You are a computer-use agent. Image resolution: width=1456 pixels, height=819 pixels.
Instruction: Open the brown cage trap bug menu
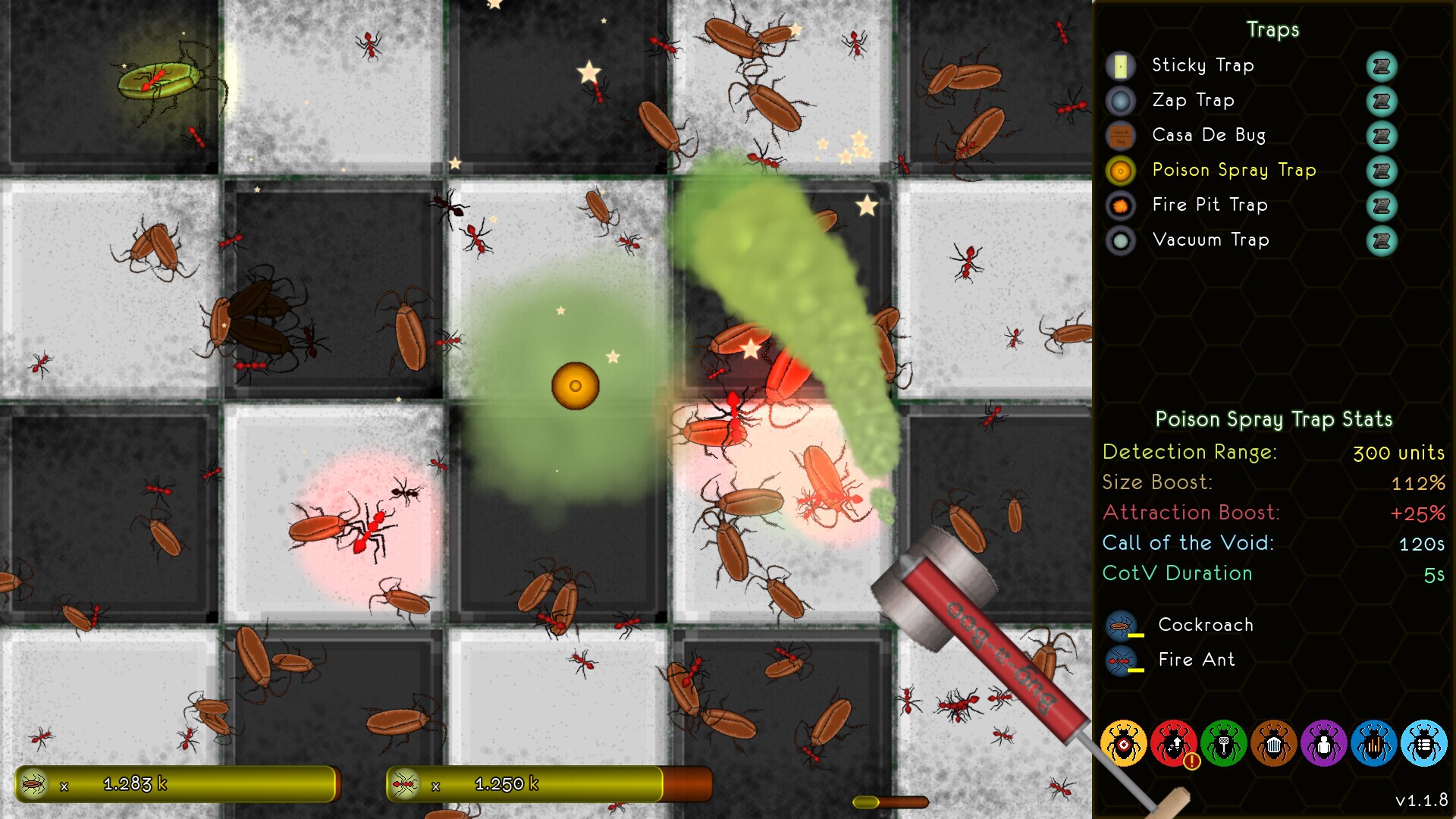coord(1273,744)
